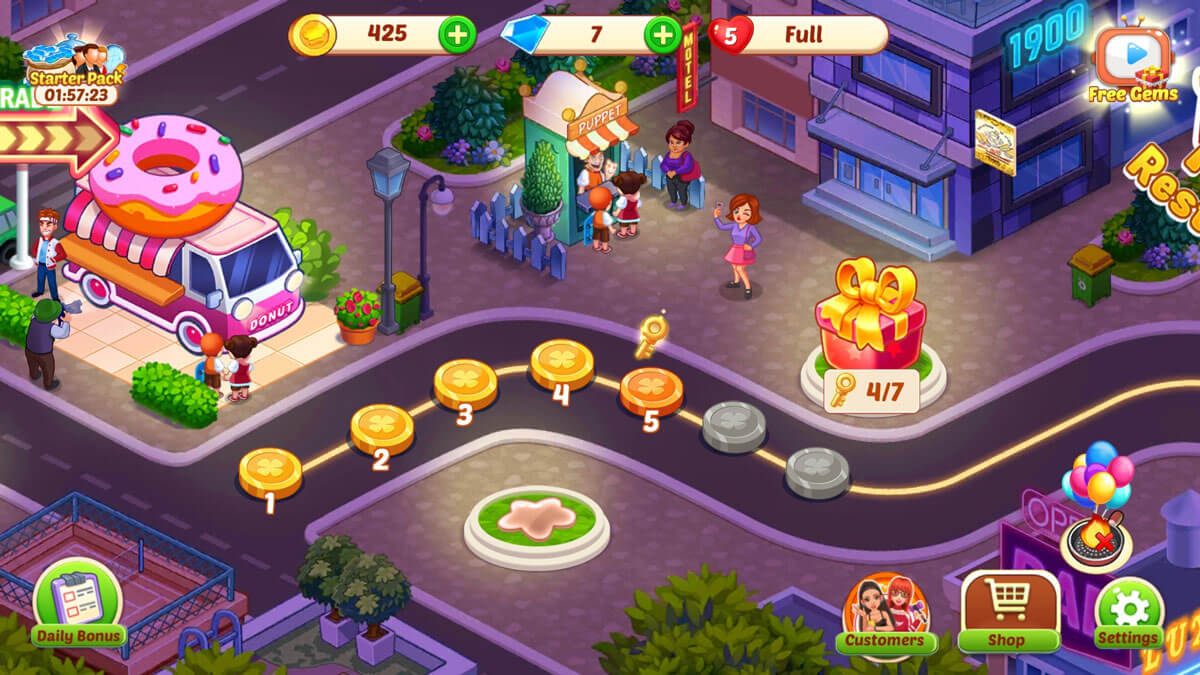Viewport: 1200px width, 675px height.
Task: Buy more gems with the plus button
Action: [x=663, y=35]
